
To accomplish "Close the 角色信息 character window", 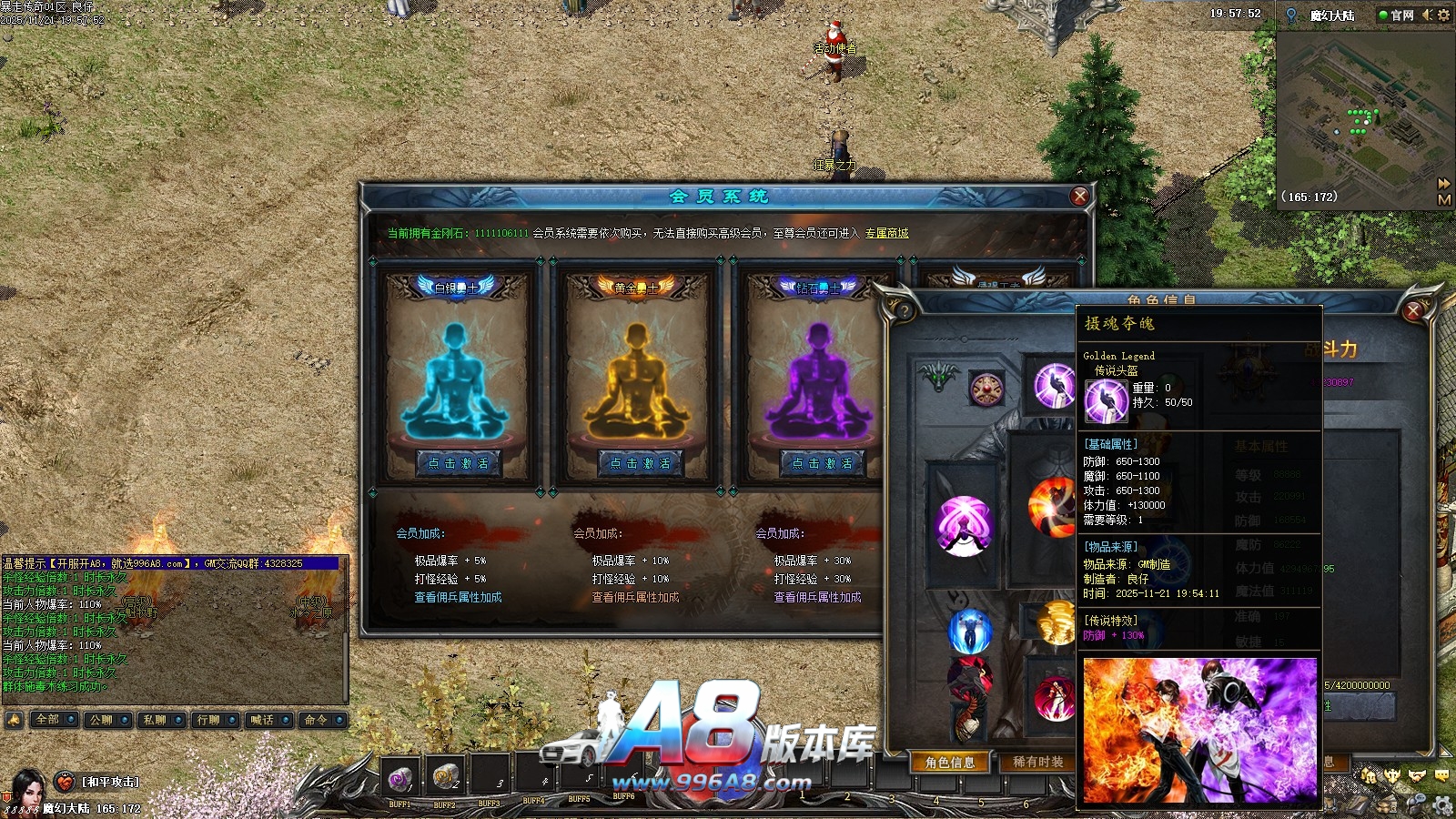I will point(1413,311).
